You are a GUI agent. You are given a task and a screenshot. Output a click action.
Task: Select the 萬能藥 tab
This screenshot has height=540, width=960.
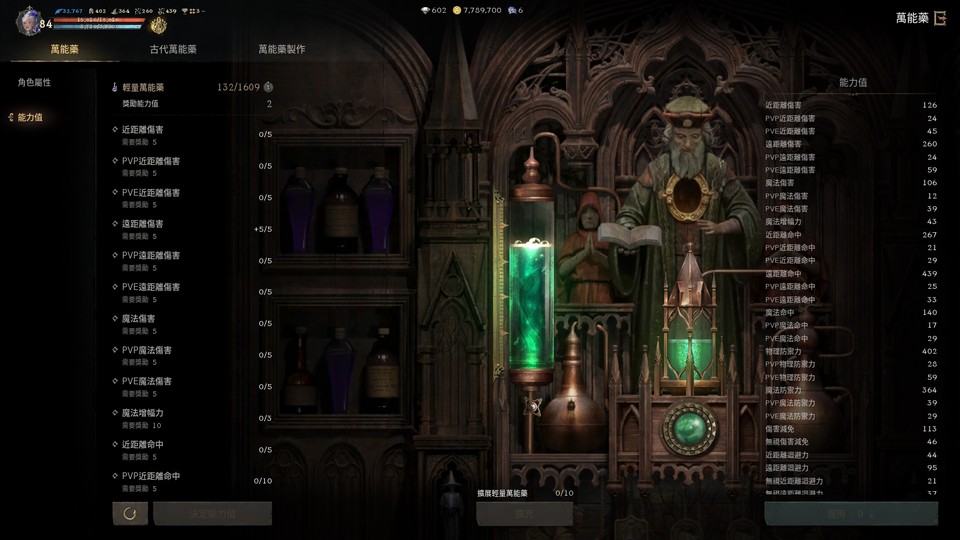point(64,49)
